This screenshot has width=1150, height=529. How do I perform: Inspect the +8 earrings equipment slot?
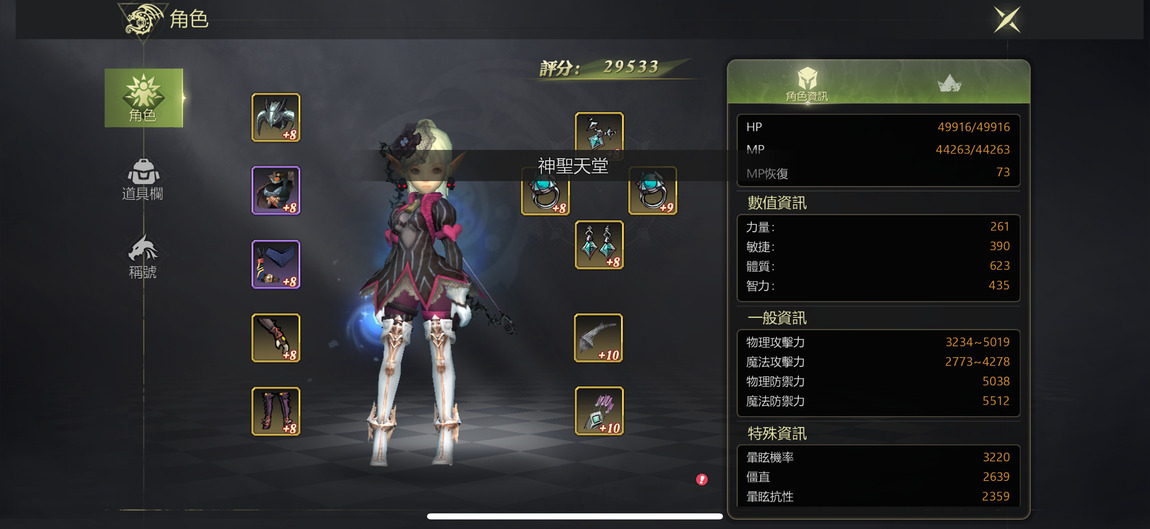pyautogui.click(x=599, y=245)
